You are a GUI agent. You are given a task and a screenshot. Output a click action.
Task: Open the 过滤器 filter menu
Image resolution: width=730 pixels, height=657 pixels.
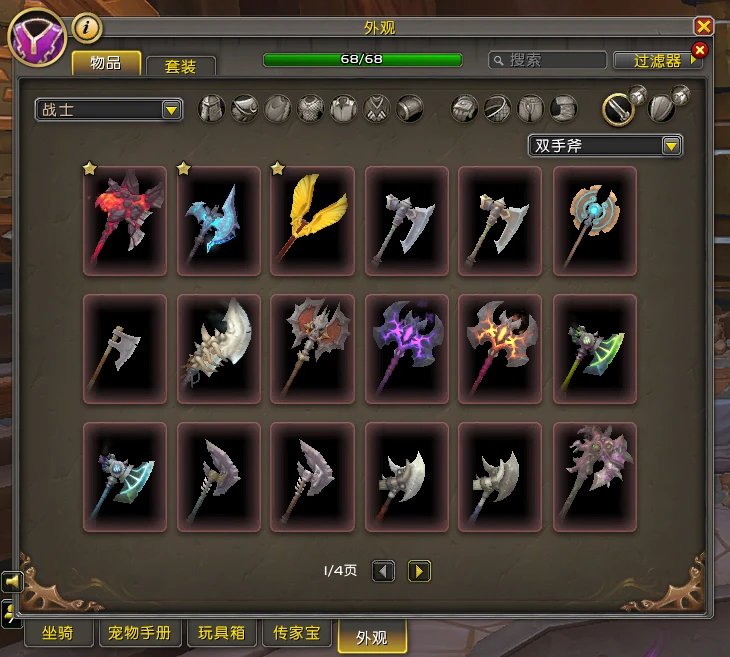click(x=659, y=60)
